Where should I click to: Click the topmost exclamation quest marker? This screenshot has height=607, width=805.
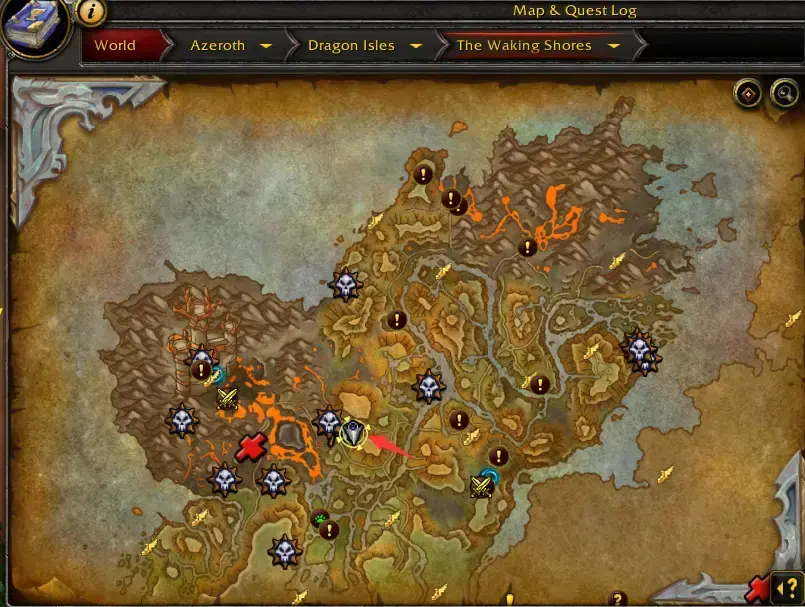423,173
